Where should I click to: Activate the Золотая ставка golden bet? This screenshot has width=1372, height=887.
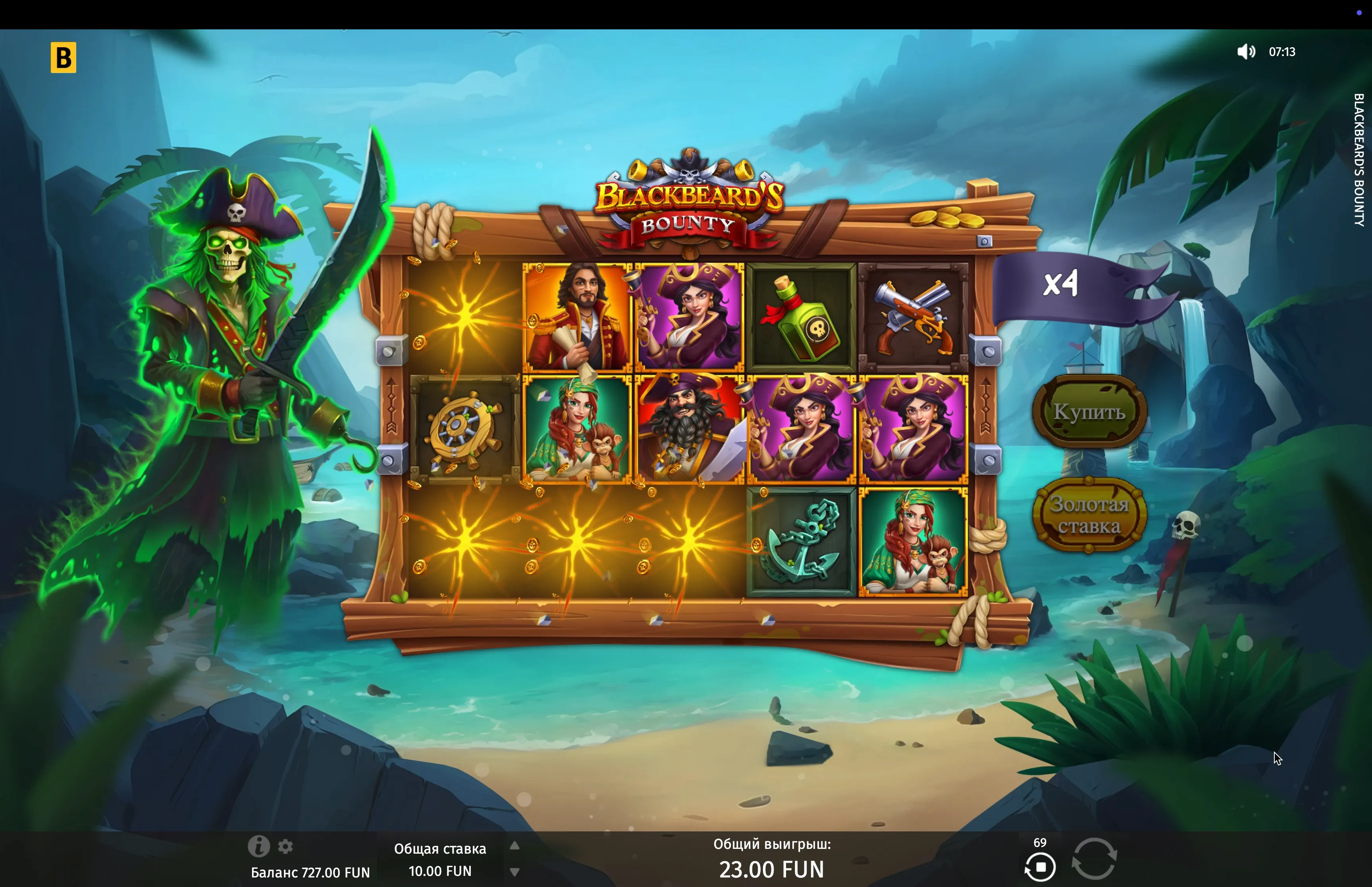click(x=1089, y=515)
